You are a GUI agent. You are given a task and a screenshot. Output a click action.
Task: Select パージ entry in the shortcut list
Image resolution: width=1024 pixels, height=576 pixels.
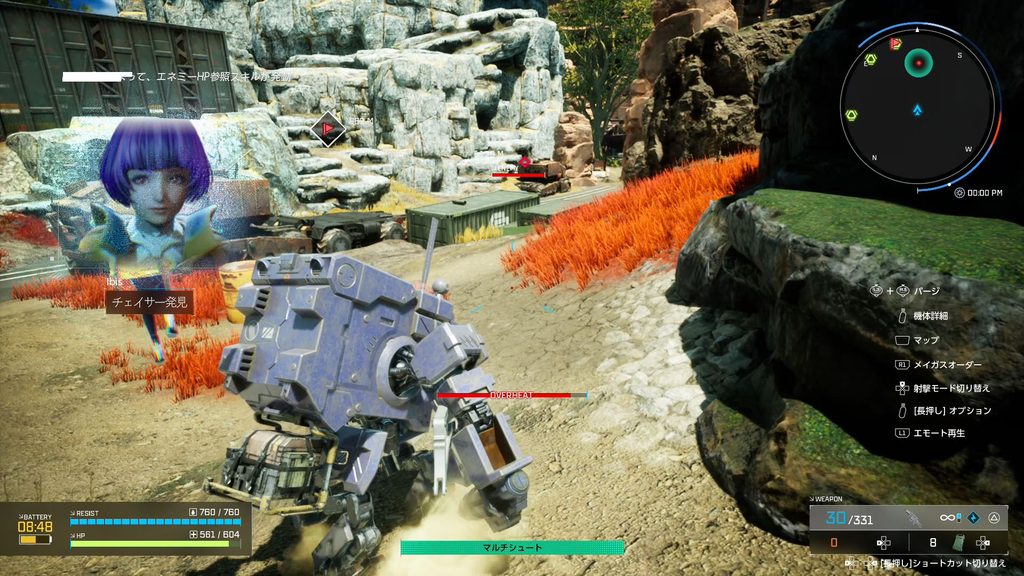point(927,290)
